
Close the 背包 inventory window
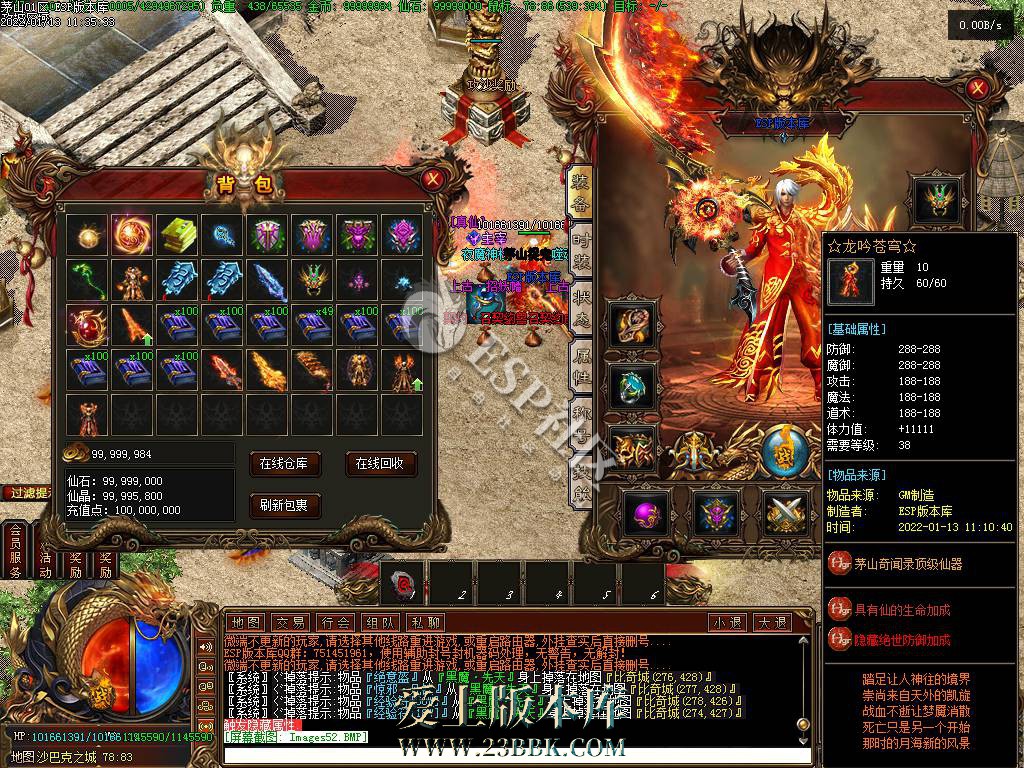pyautogui.click(x=432, y=180)
